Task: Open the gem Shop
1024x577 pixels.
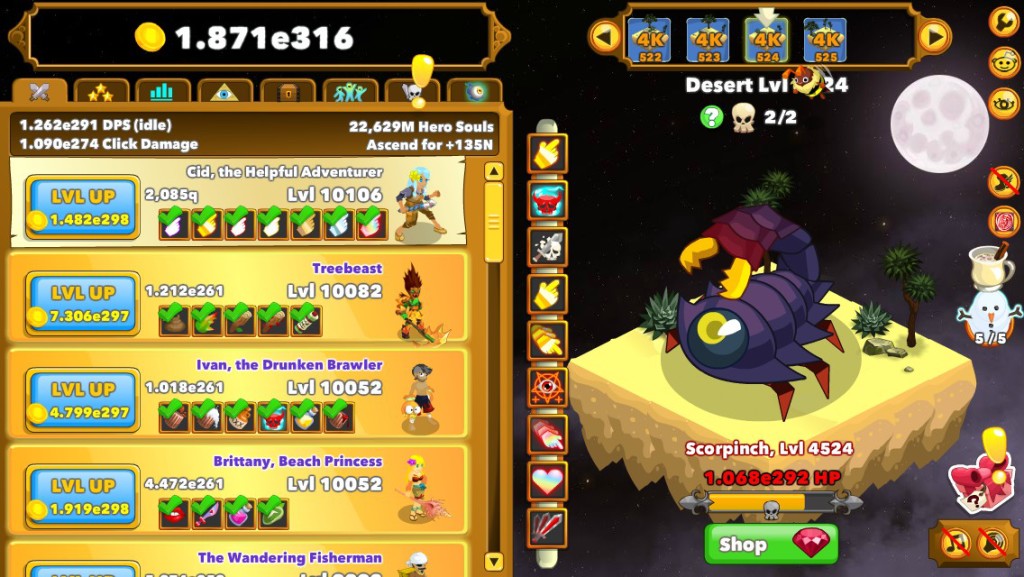Action: point(771,545)
